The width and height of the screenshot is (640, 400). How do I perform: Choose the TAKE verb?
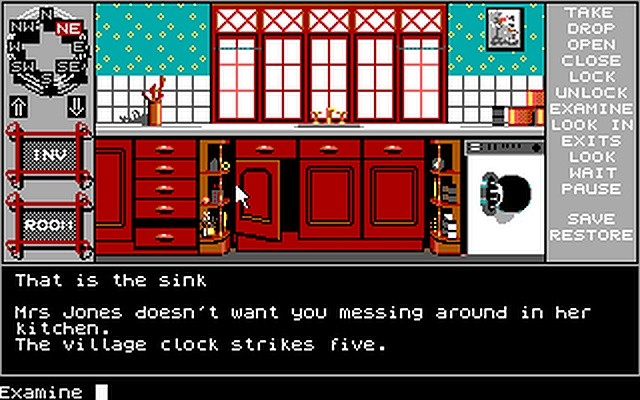[588, 12]
